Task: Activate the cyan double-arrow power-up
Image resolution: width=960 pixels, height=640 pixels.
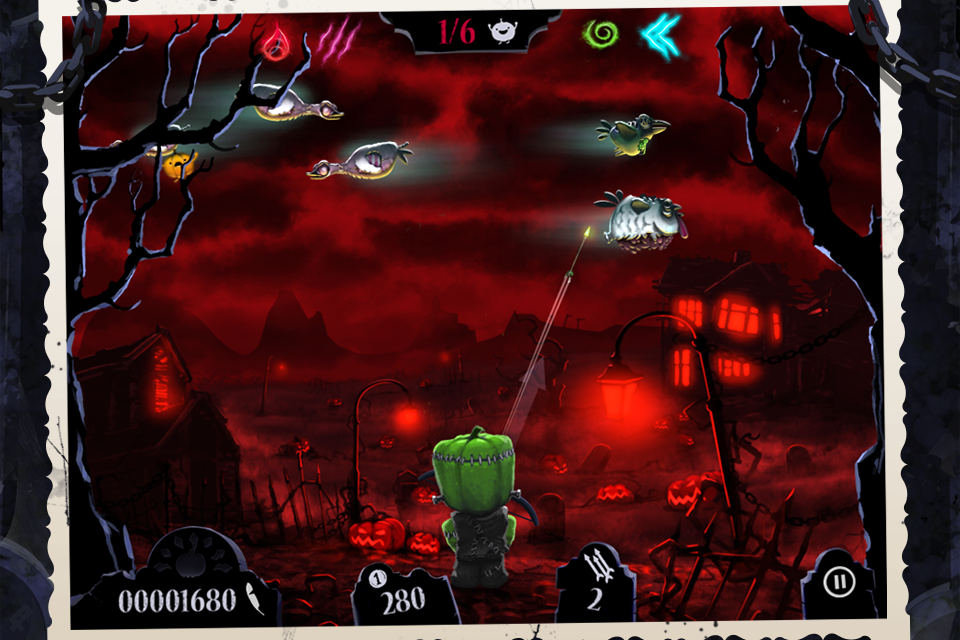Action: pyautogui.click(x=660, y=36)
